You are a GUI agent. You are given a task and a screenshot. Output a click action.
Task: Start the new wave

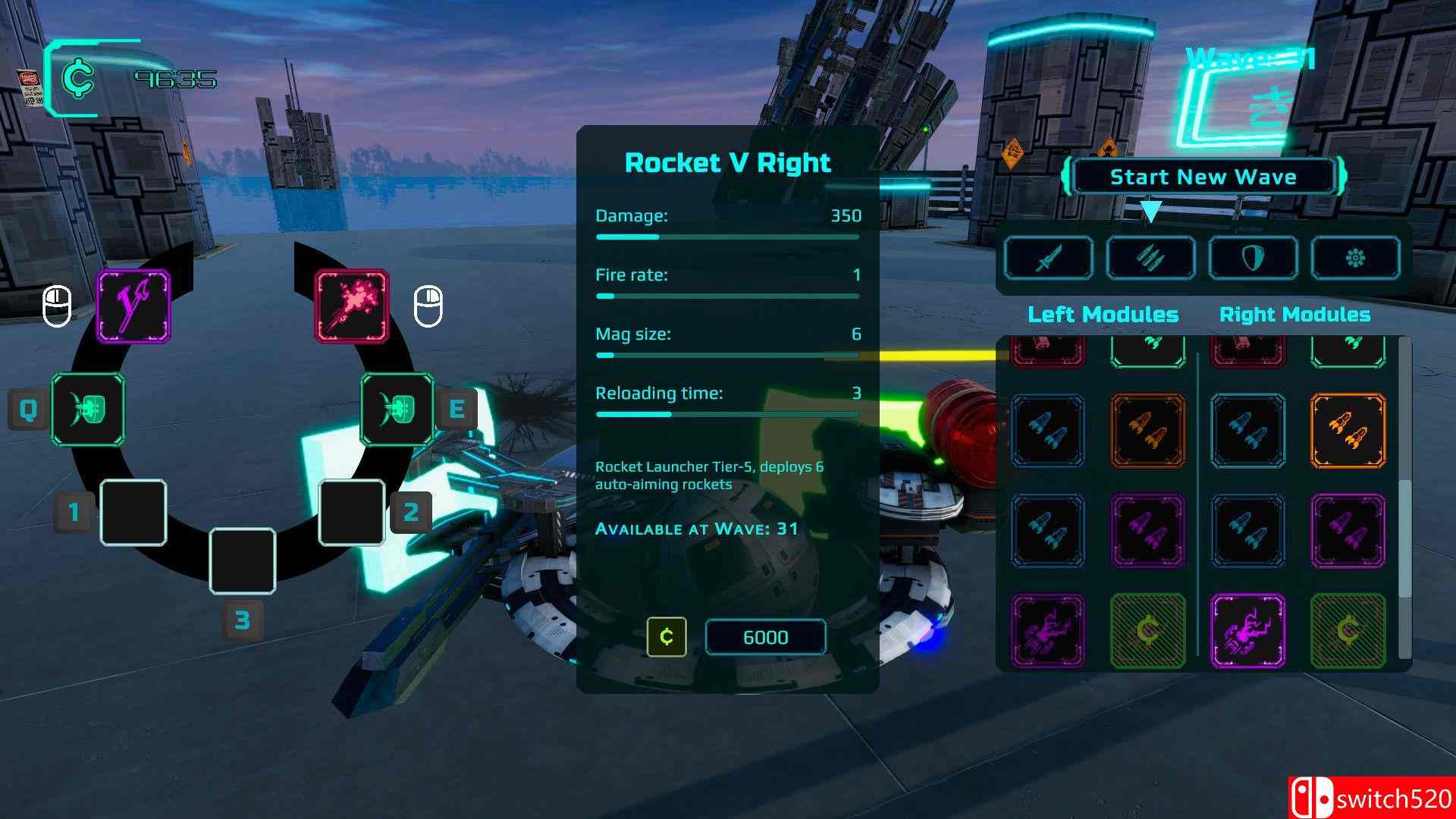(1203, 177)
